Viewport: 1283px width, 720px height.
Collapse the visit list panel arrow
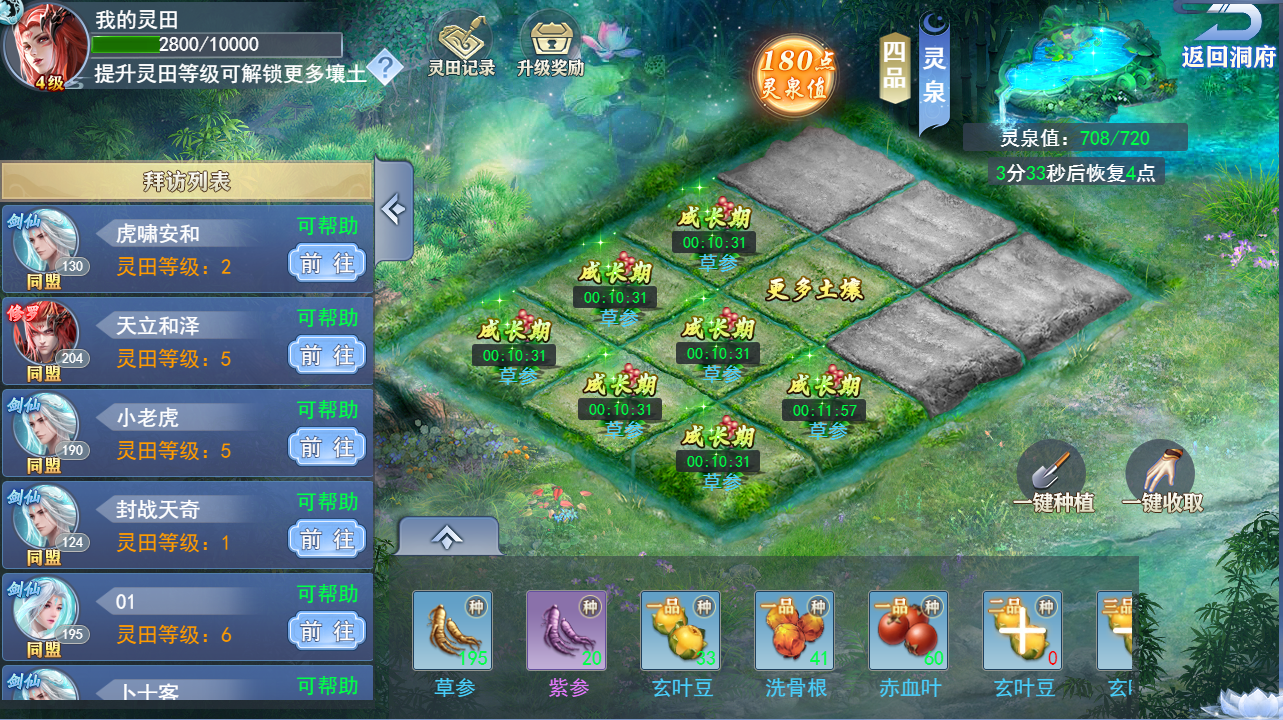393,211
